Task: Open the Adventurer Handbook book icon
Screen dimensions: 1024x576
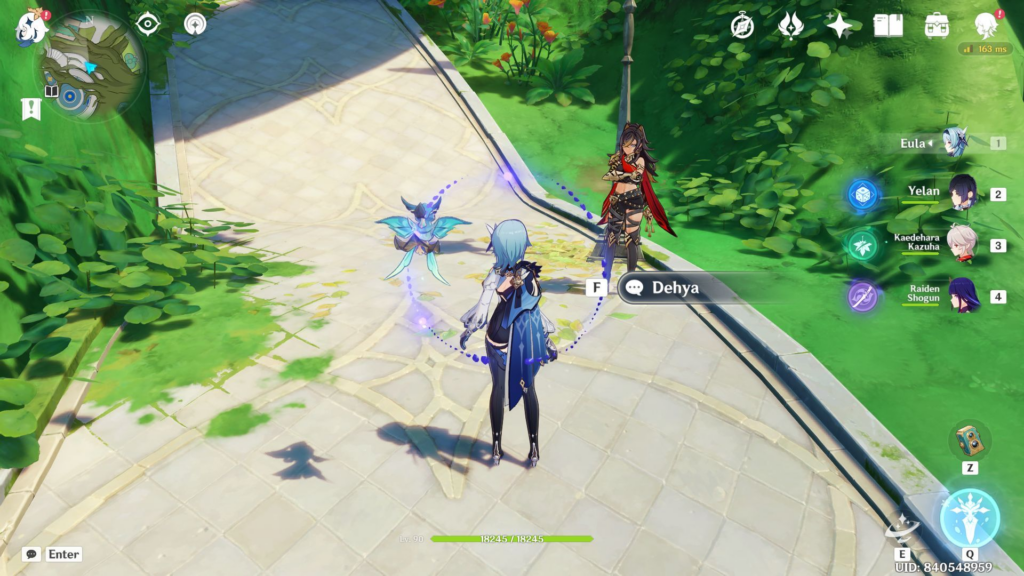Action: (x=888, y=26)
